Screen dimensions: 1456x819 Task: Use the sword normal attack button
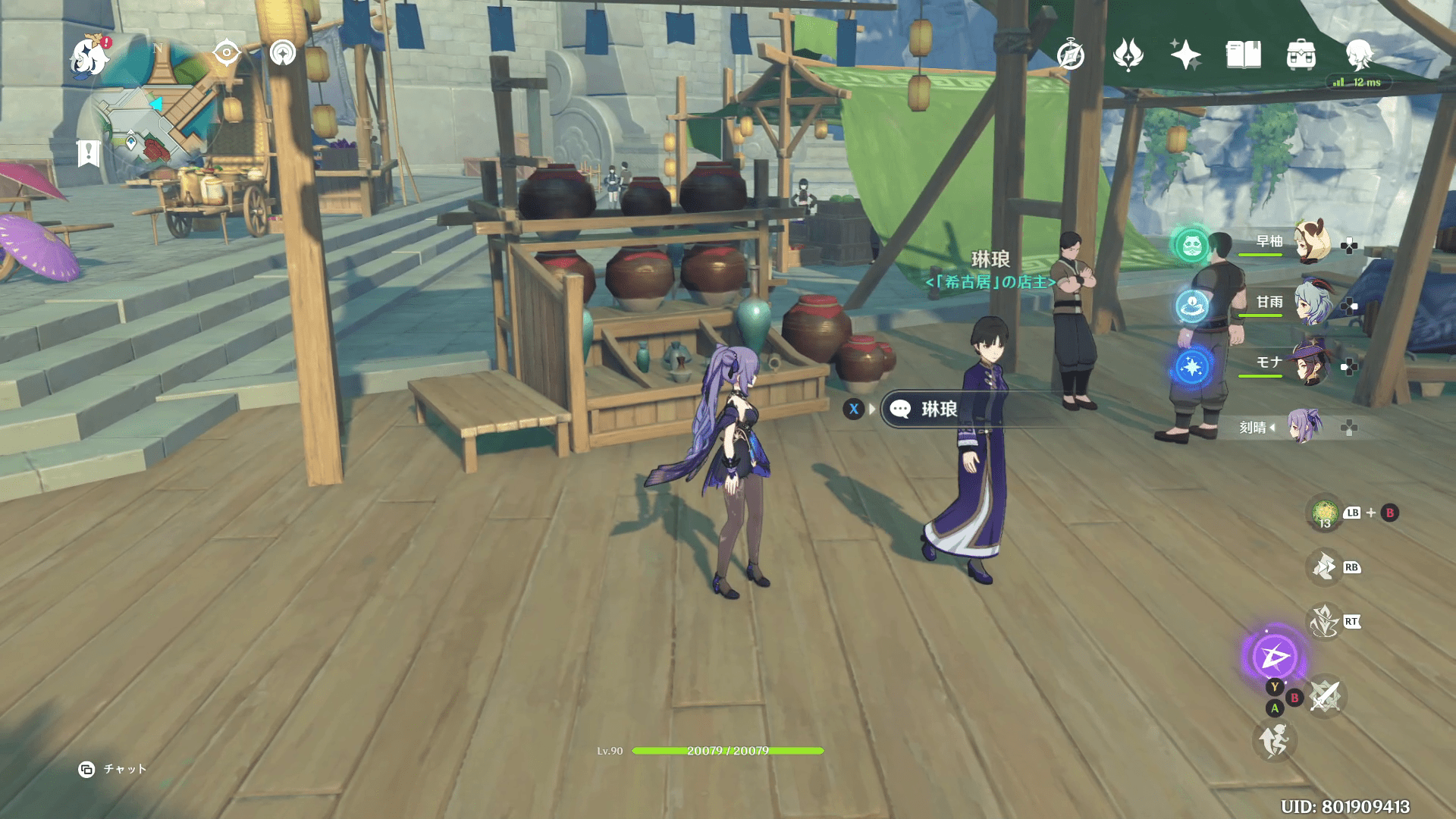(1325, 695)
